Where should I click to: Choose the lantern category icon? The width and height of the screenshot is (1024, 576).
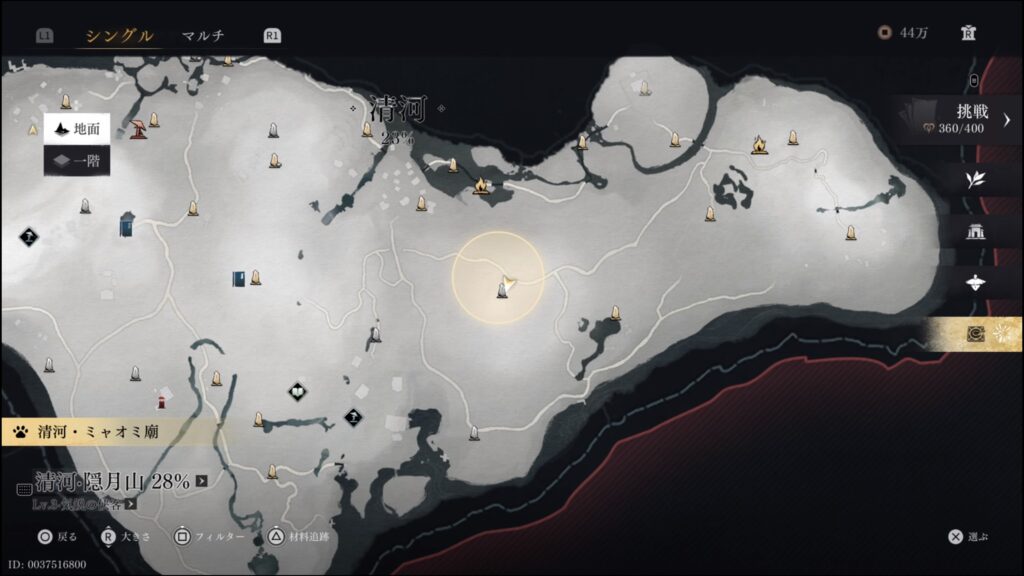[x=975, y=283]
